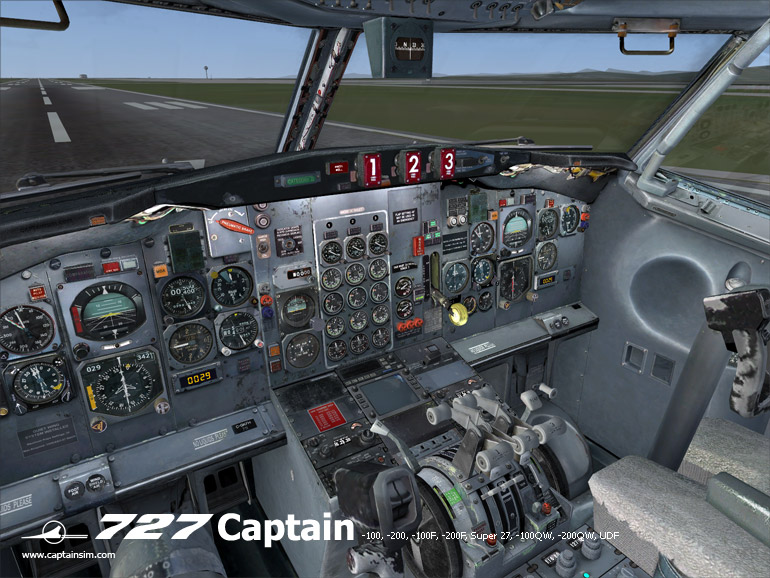770x578 pixels.
Task: Toggle the yellow-knobbed landing gear lever
Action: coord(458,315)
